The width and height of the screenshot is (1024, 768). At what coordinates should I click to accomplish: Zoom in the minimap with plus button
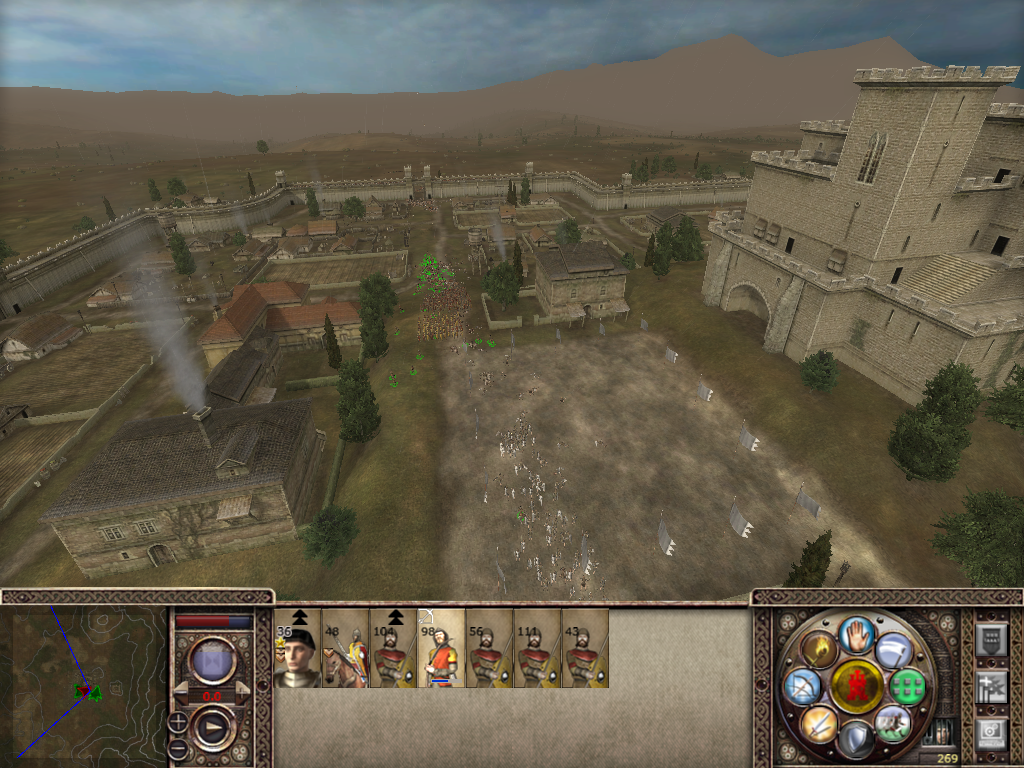click(178, 720)
